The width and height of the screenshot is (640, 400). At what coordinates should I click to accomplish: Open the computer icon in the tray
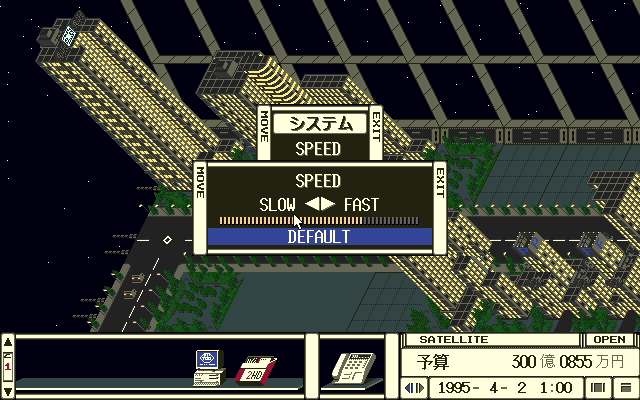coord(208,367)
